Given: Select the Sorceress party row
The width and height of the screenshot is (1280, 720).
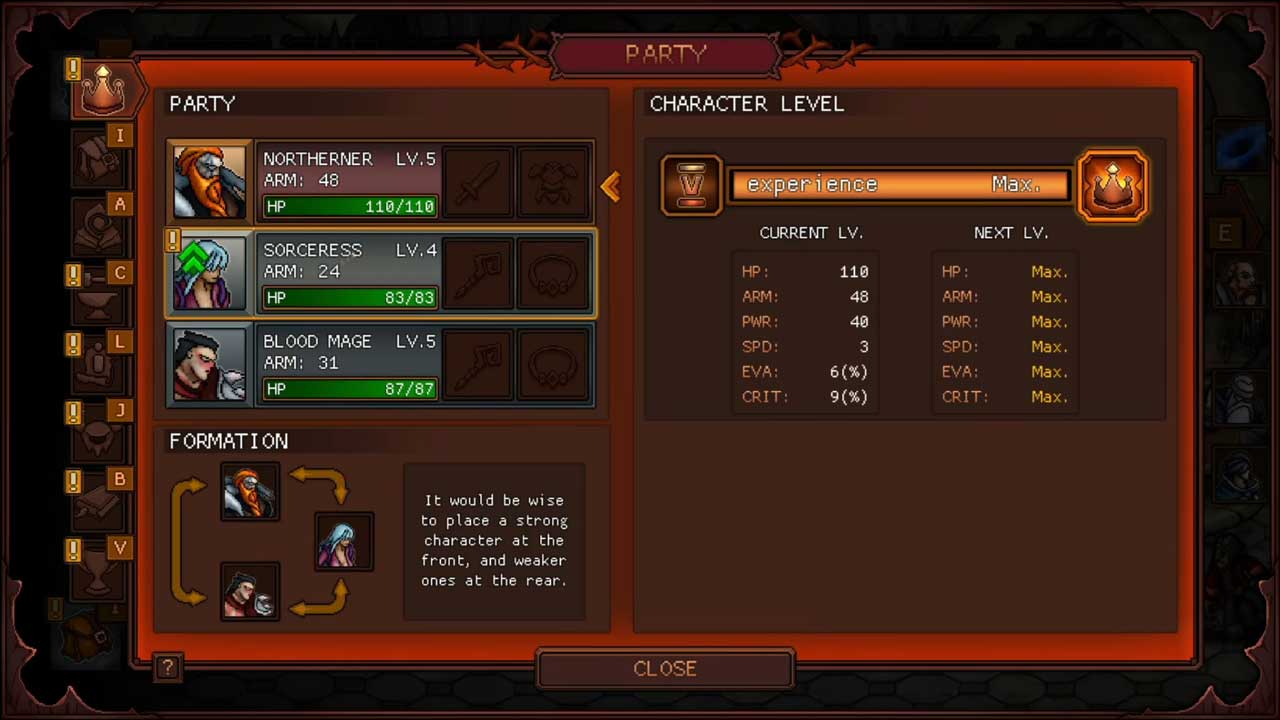Looking at the screenshot, I should coord(349,273).
